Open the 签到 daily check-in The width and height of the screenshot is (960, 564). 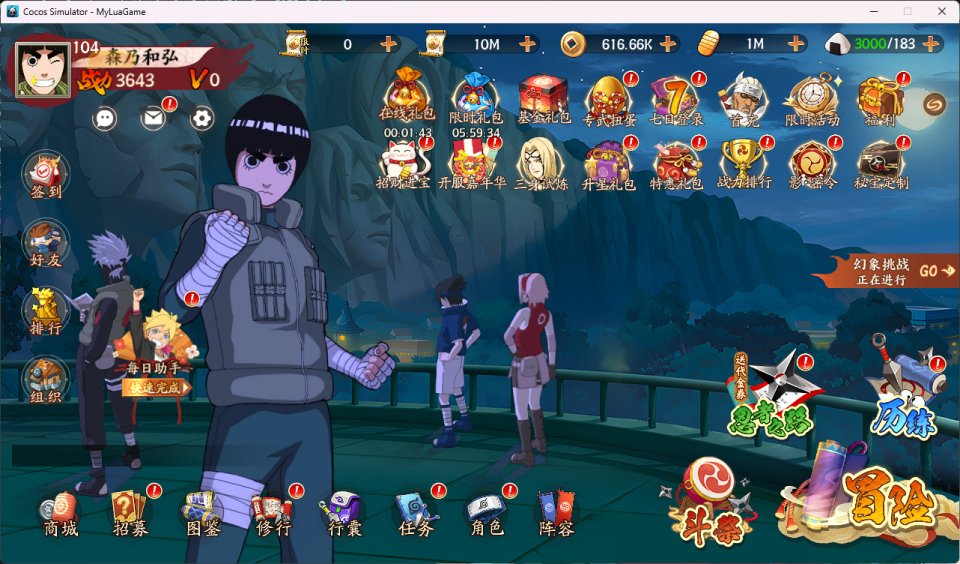click(x=44, y=176)
